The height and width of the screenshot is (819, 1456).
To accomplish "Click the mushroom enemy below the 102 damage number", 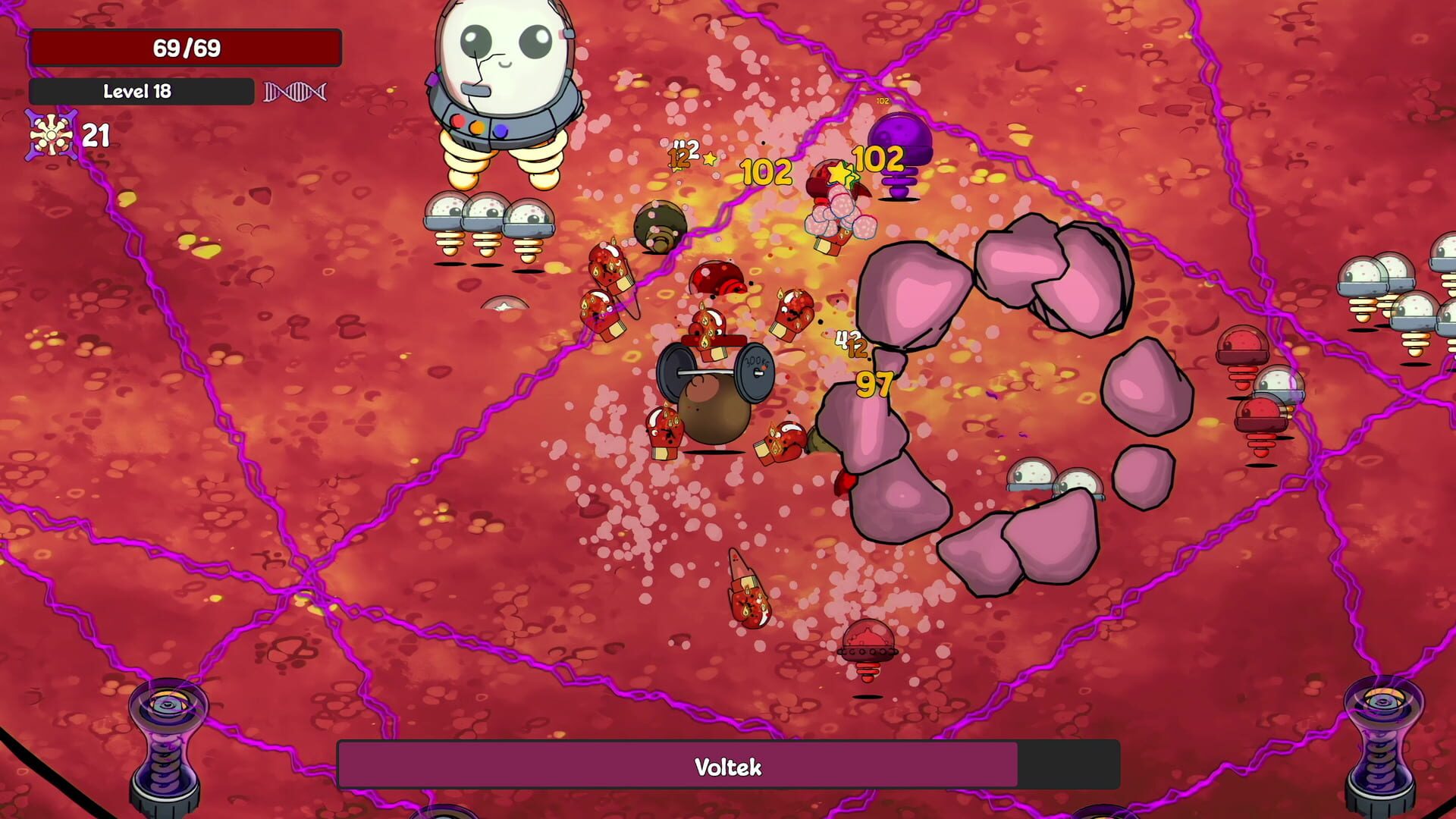I will point(838,220).
